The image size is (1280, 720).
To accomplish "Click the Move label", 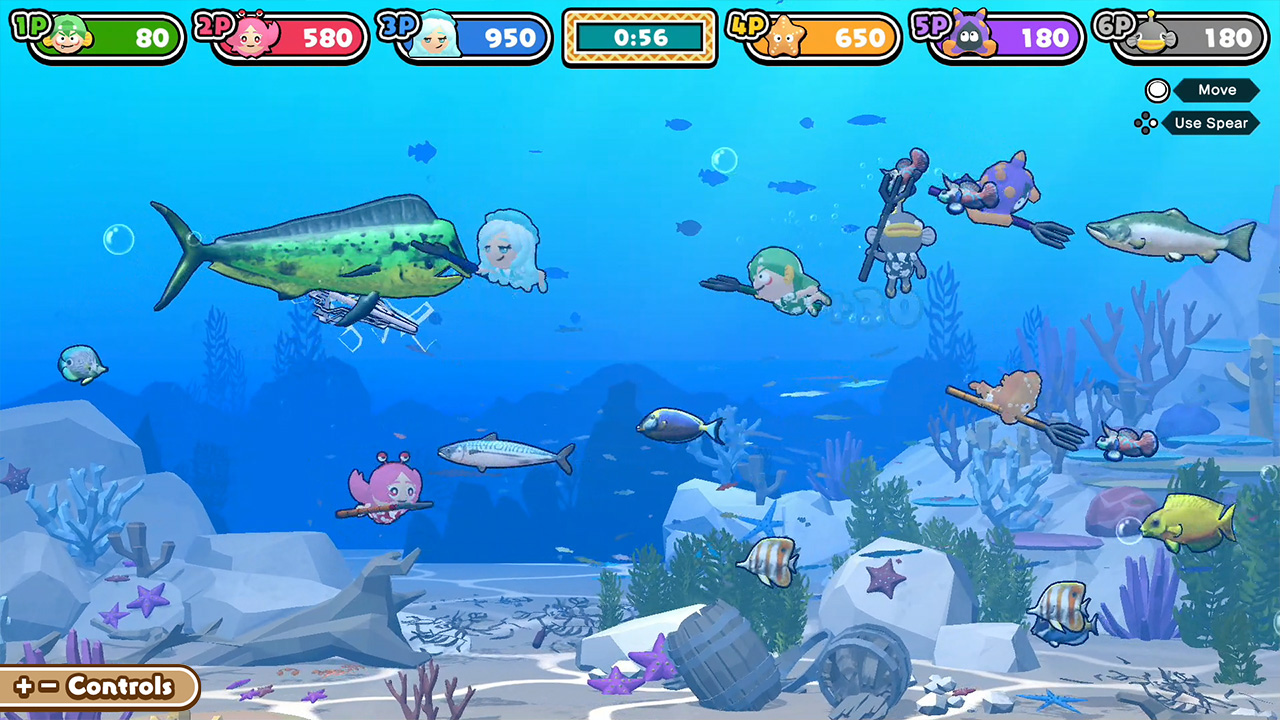I will (1217, 90).
